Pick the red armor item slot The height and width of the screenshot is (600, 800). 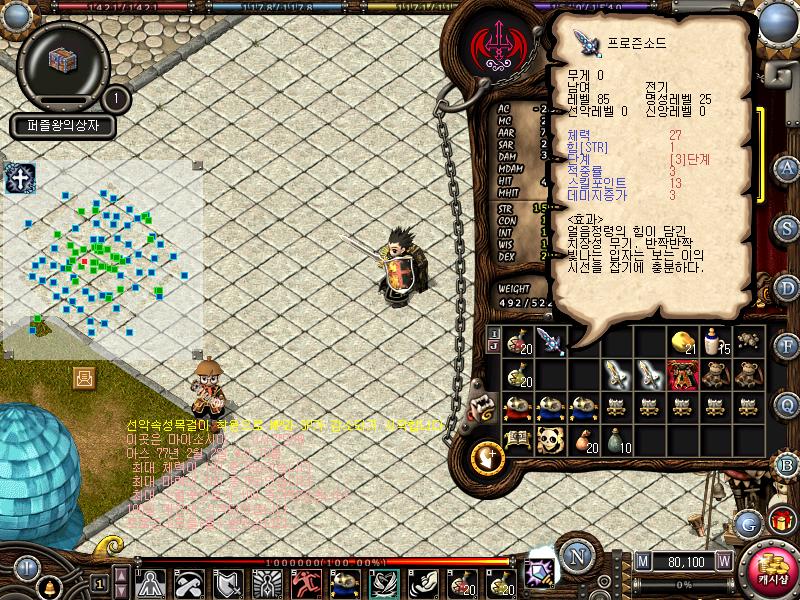point(683,374)
